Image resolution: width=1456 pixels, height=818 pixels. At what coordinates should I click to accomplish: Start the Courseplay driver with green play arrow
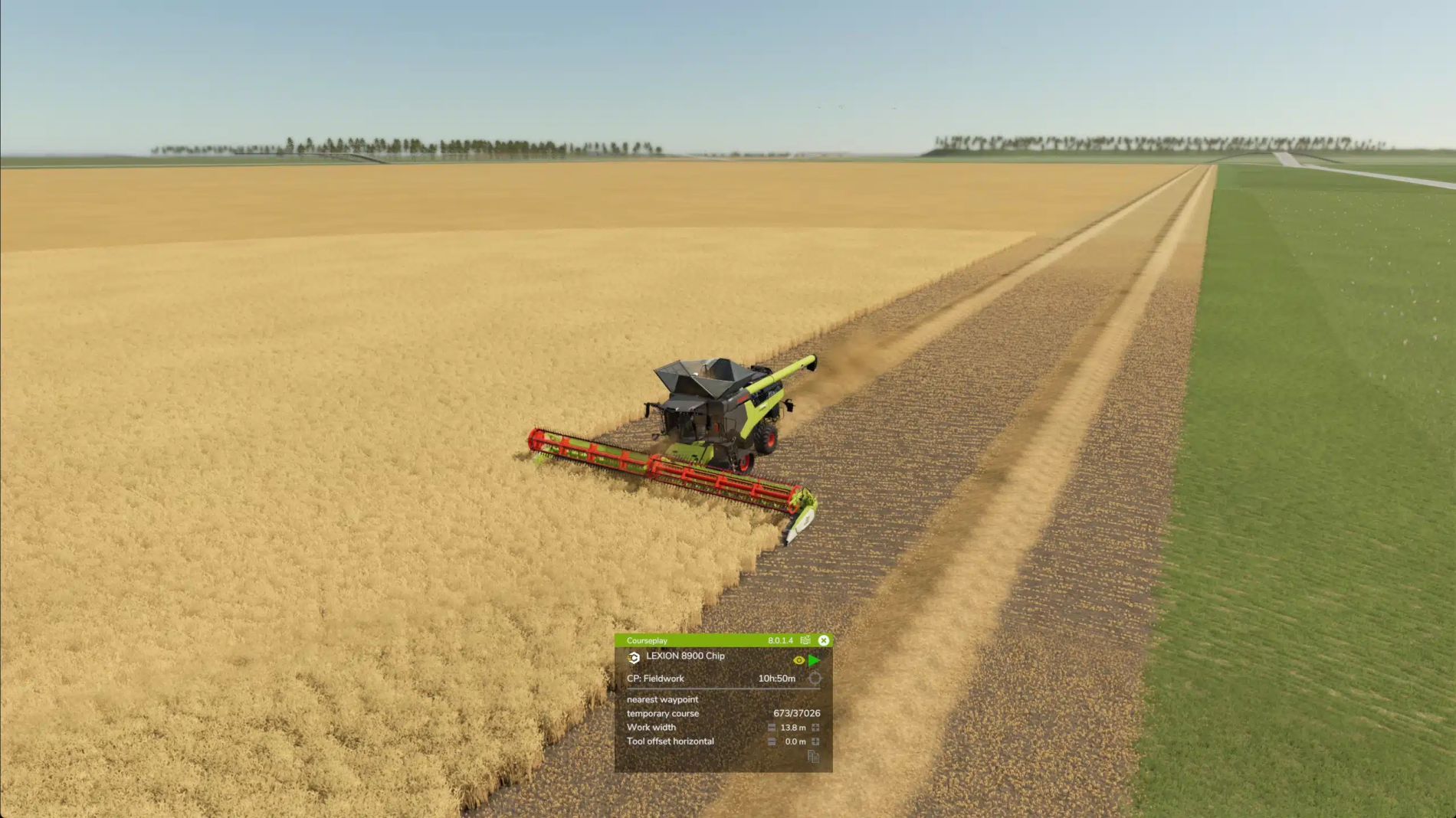click(x=814, y=659)
